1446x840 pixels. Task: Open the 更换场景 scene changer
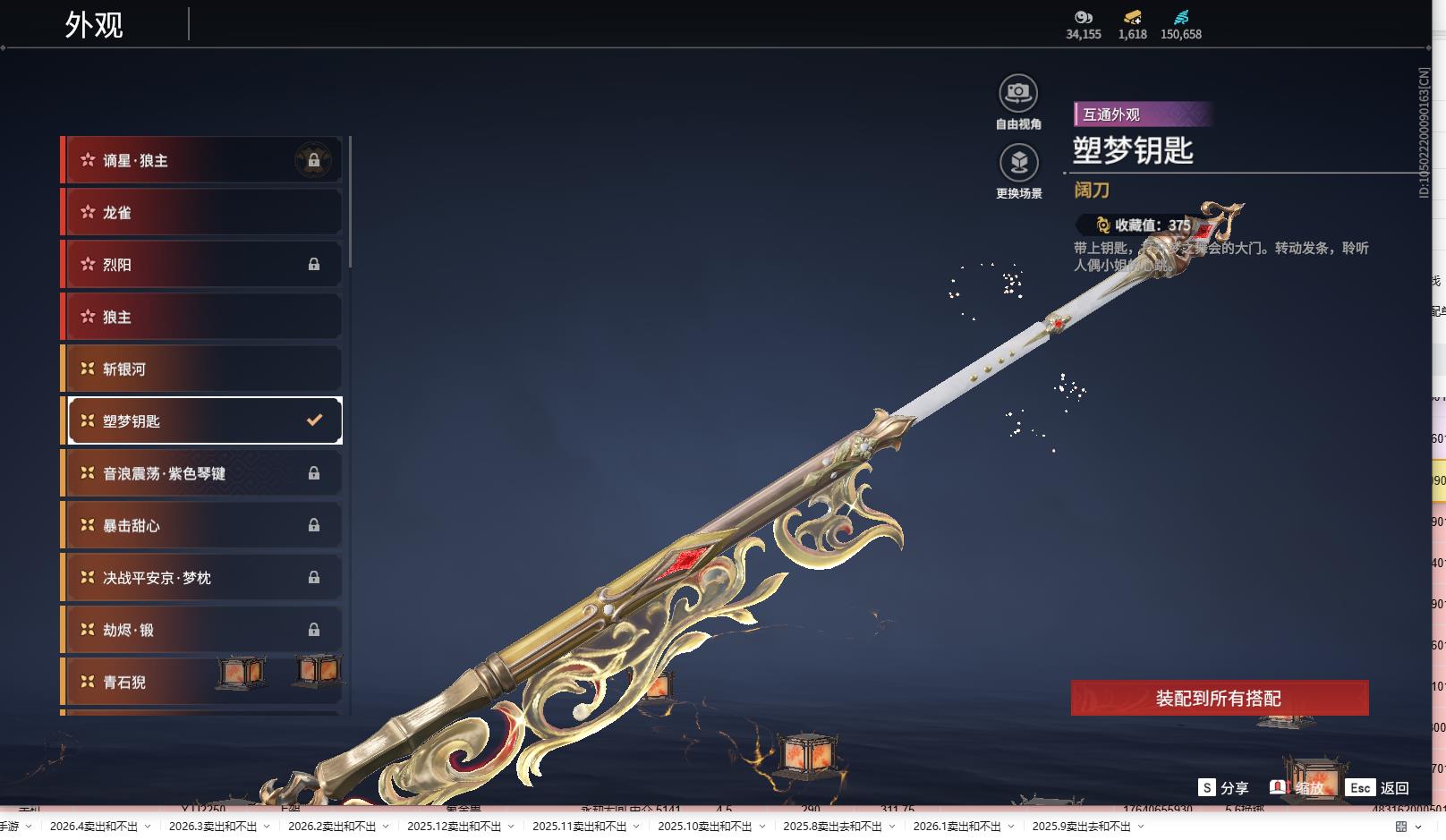[x=1018, y=164]
